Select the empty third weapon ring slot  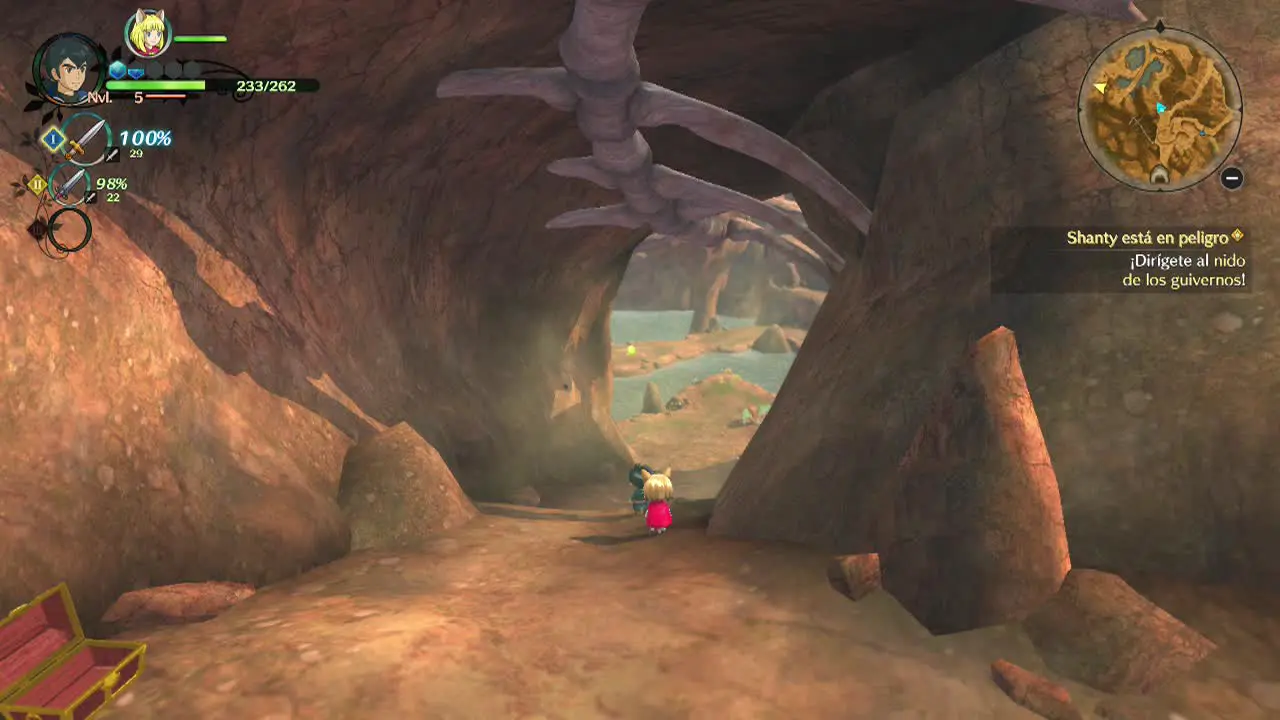click(x=70, y=230)
